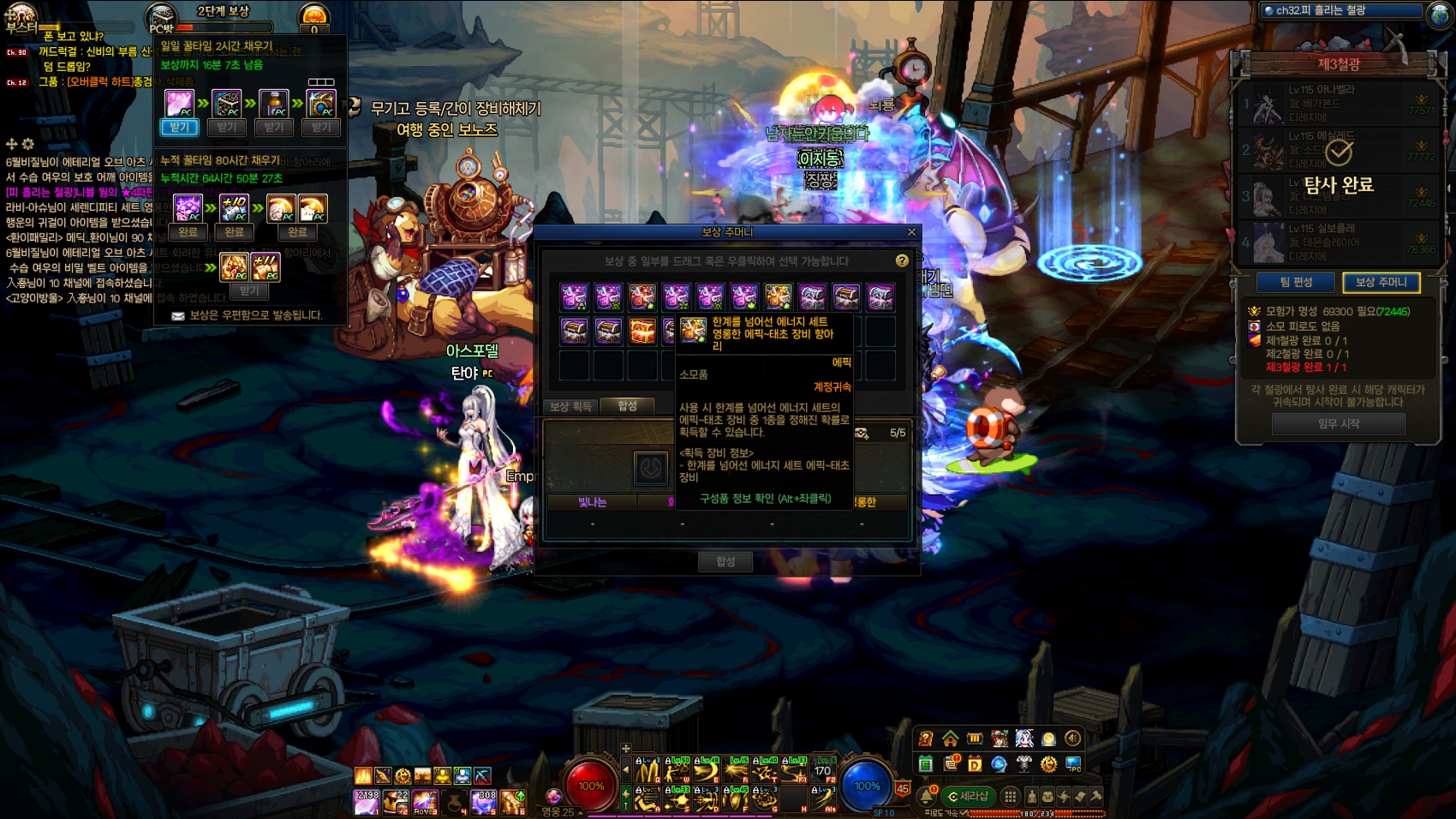Click the highlighted 보상 주머니 button
1456x819 pixels.
(1381, 282)
